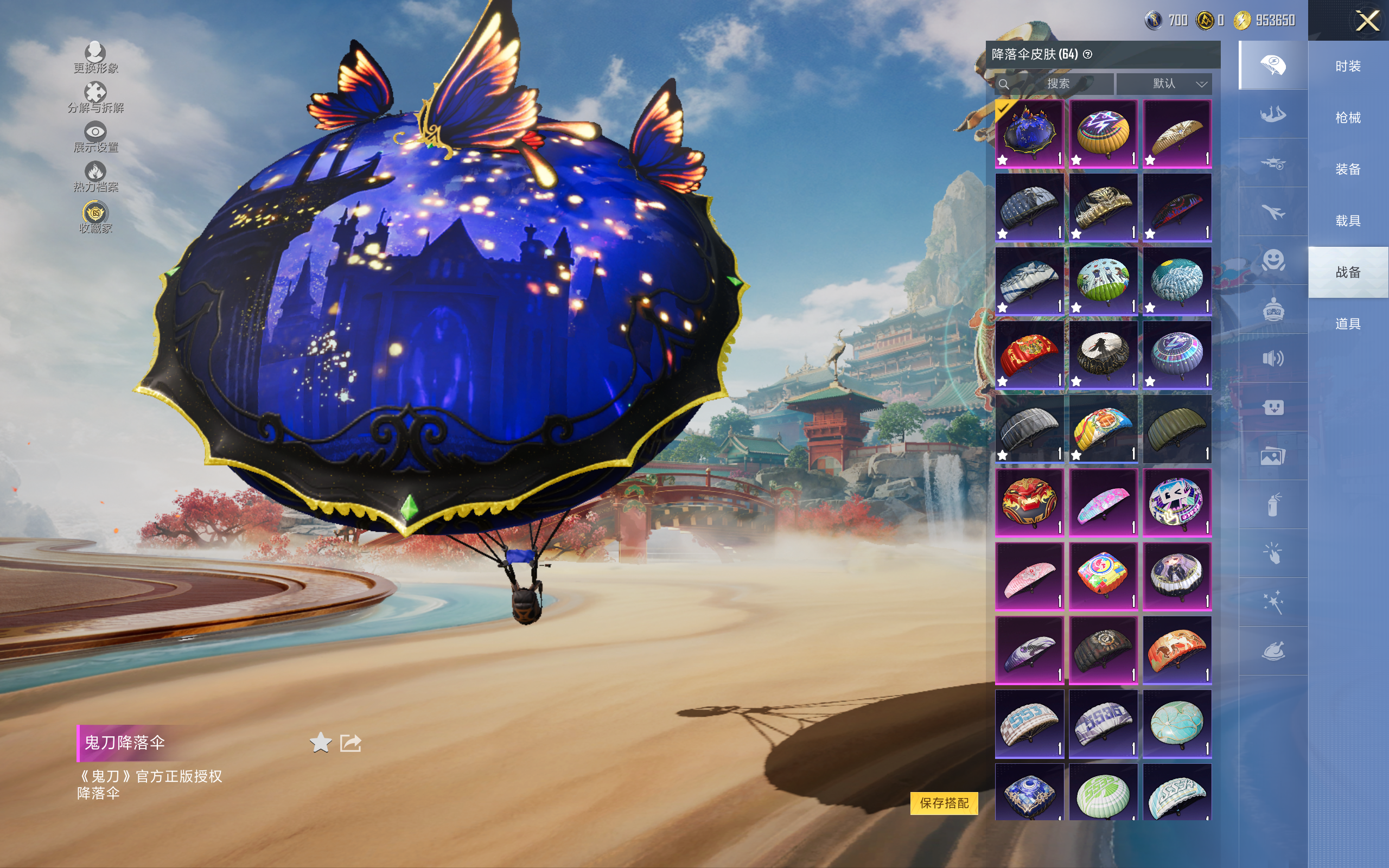Select the olive green default parachute

(1177, 428)
